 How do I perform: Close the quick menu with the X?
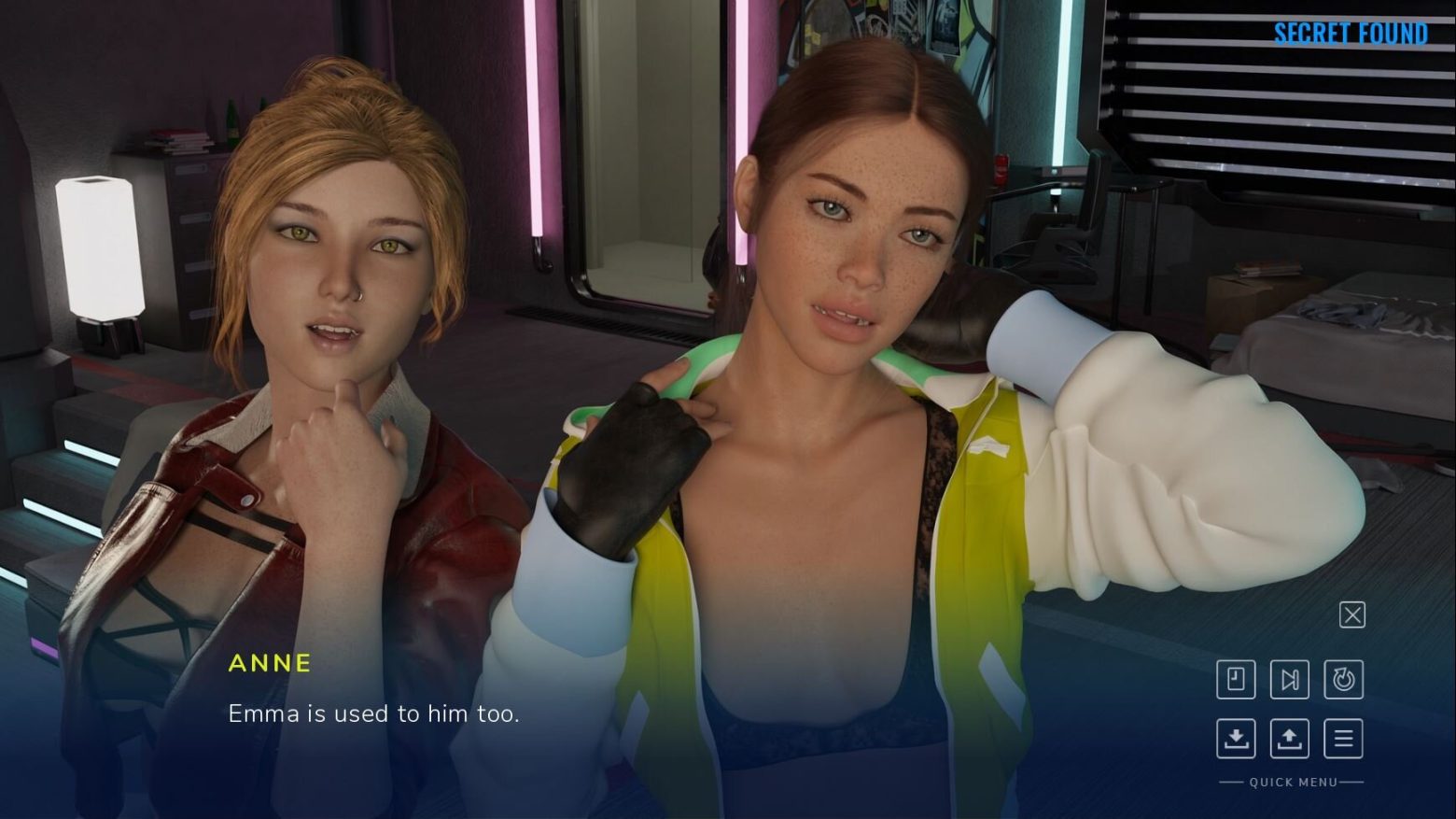[x=1351, y=614]
